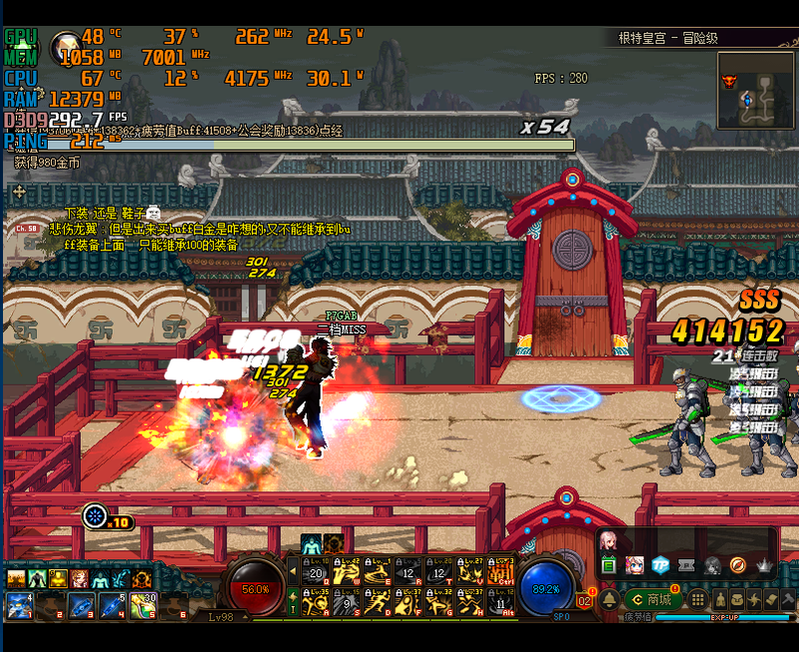This screenshot has width=799, height=652.
Task: Click the dungeon minimap
Action: coord(755,91)
